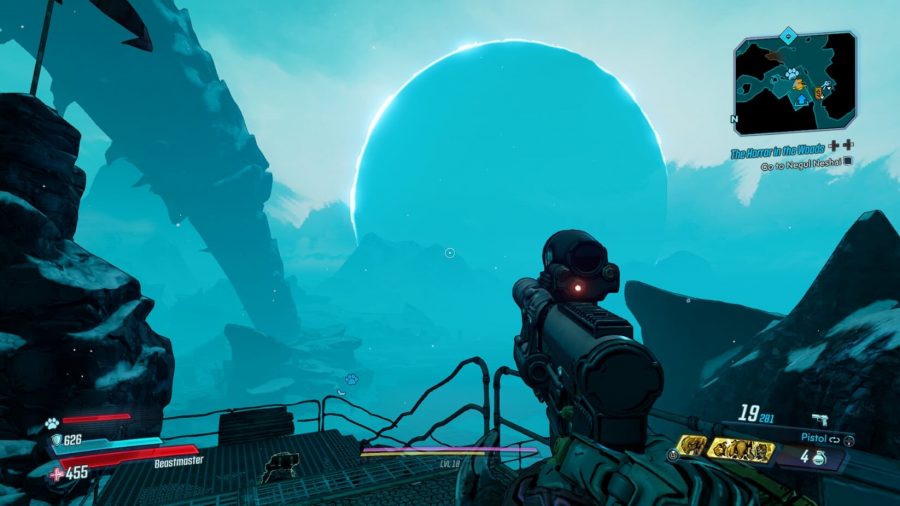Screen dimensions: 900x506
Task: Click the pet paw icon by health bars
Action: [52, 422]
